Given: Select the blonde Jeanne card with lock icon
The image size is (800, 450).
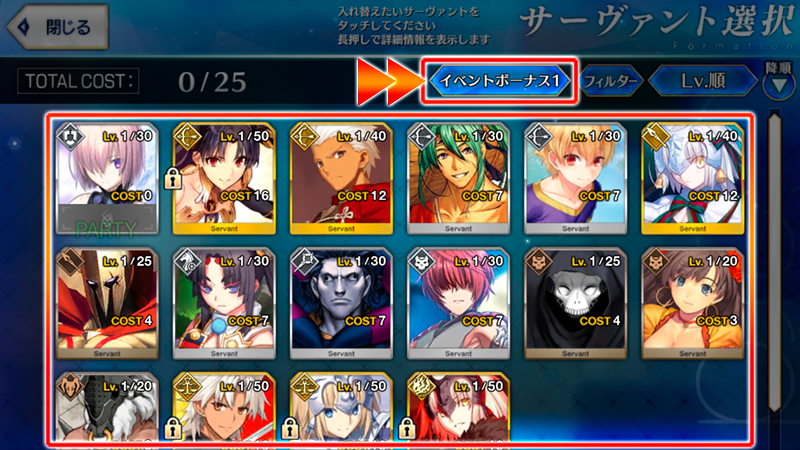Looking at the screenshot, I should [x=344, y=408].
